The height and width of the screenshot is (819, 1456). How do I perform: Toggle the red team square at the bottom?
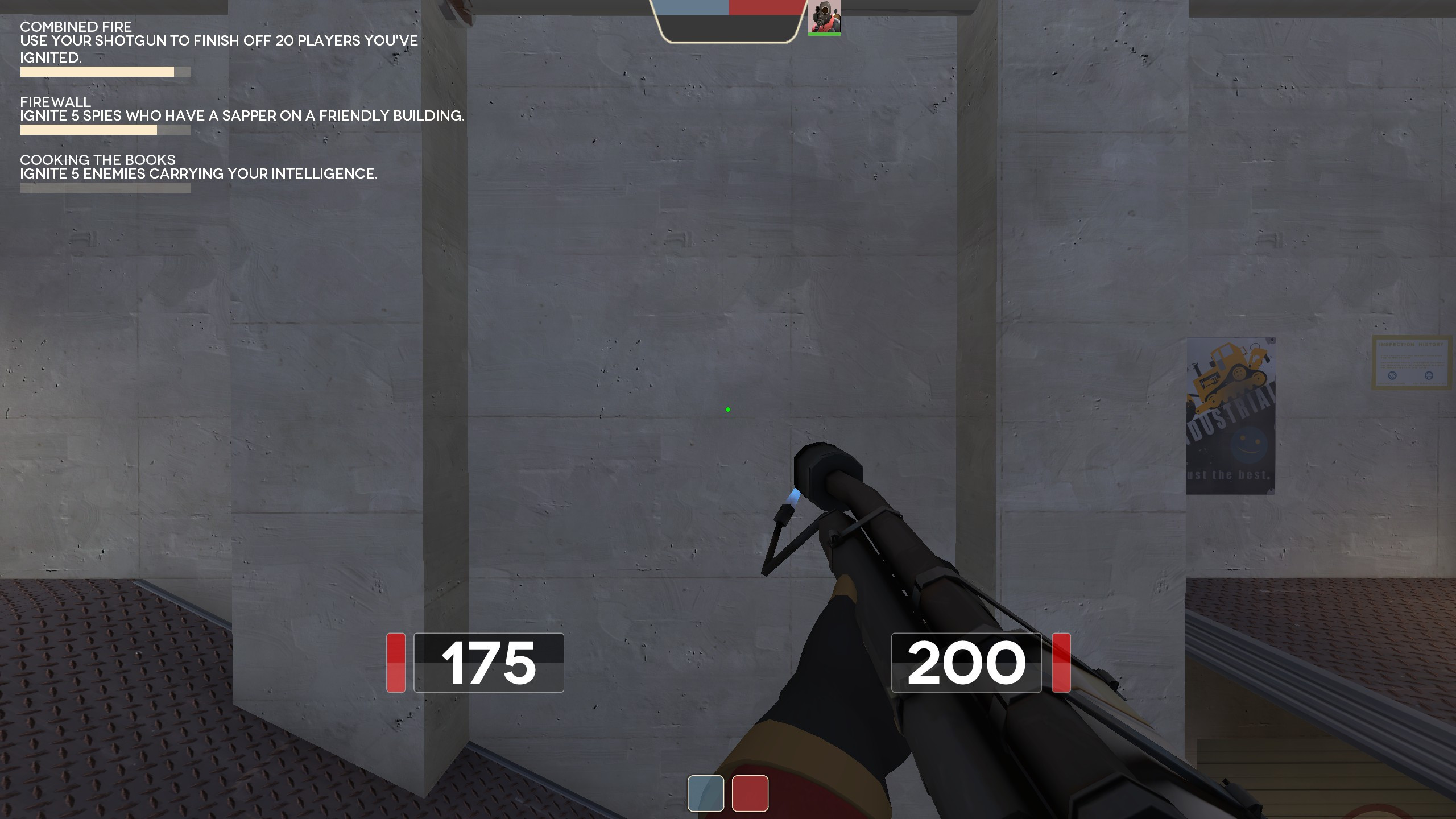point(749,792)
